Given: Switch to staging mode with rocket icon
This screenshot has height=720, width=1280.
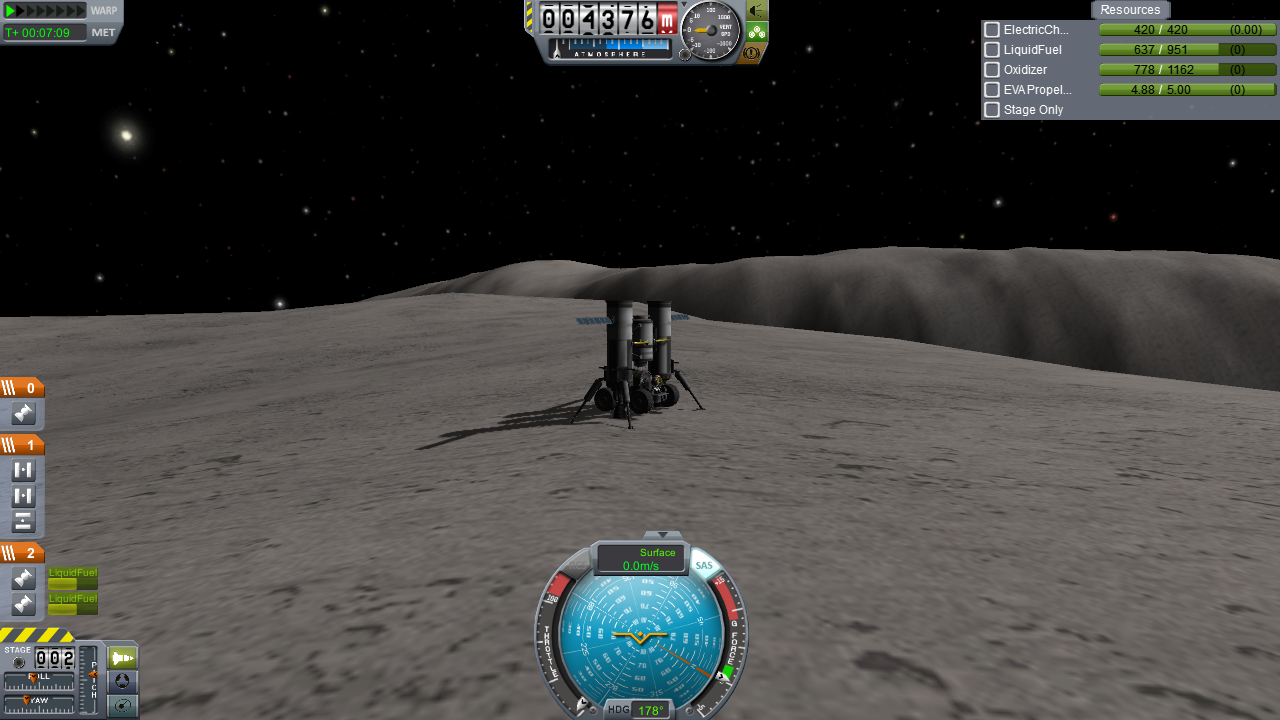Looking at the screenshot, I should click(x=122, y=658).
